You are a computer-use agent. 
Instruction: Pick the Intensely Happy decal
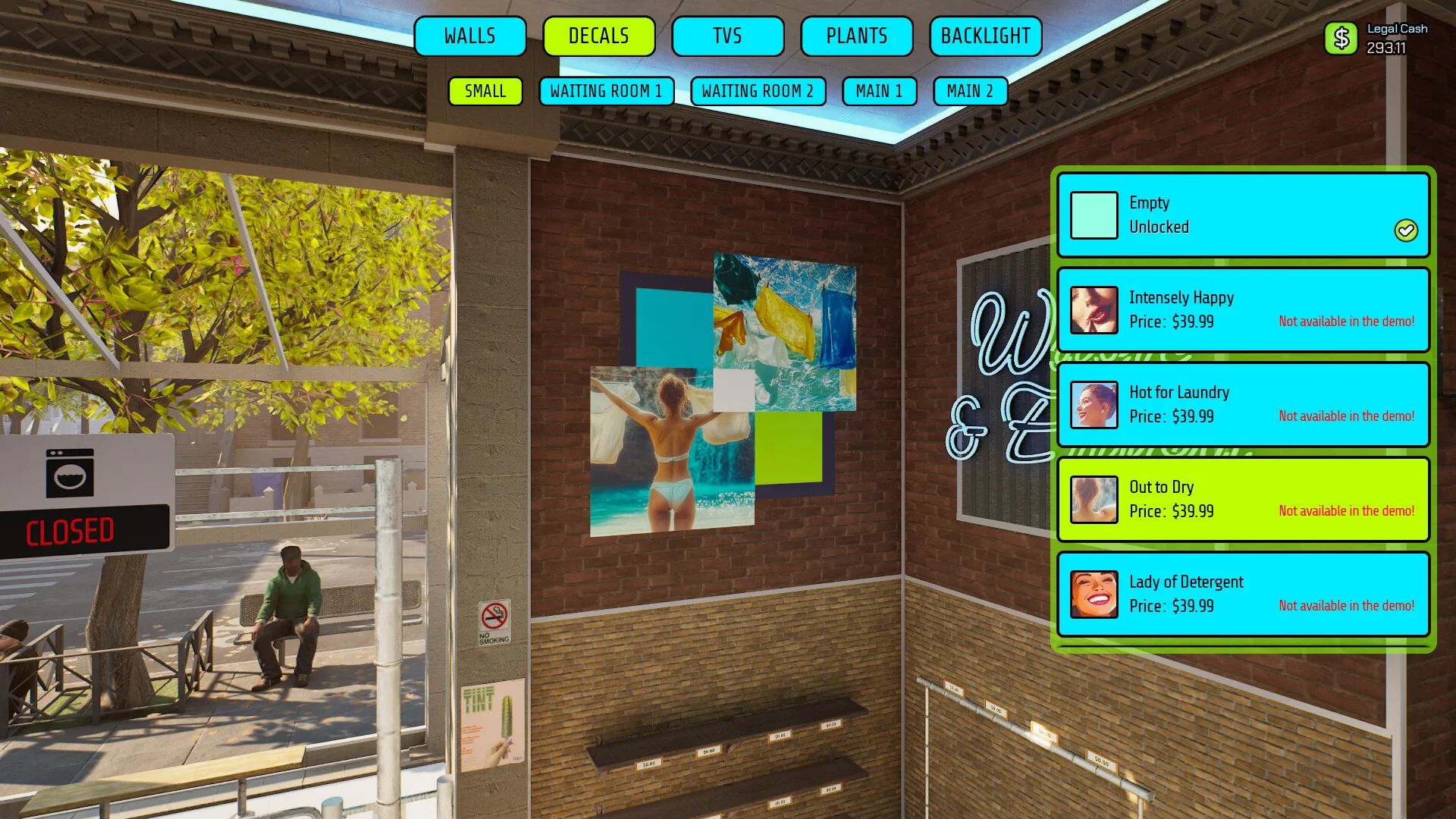tap(1243, 310)
